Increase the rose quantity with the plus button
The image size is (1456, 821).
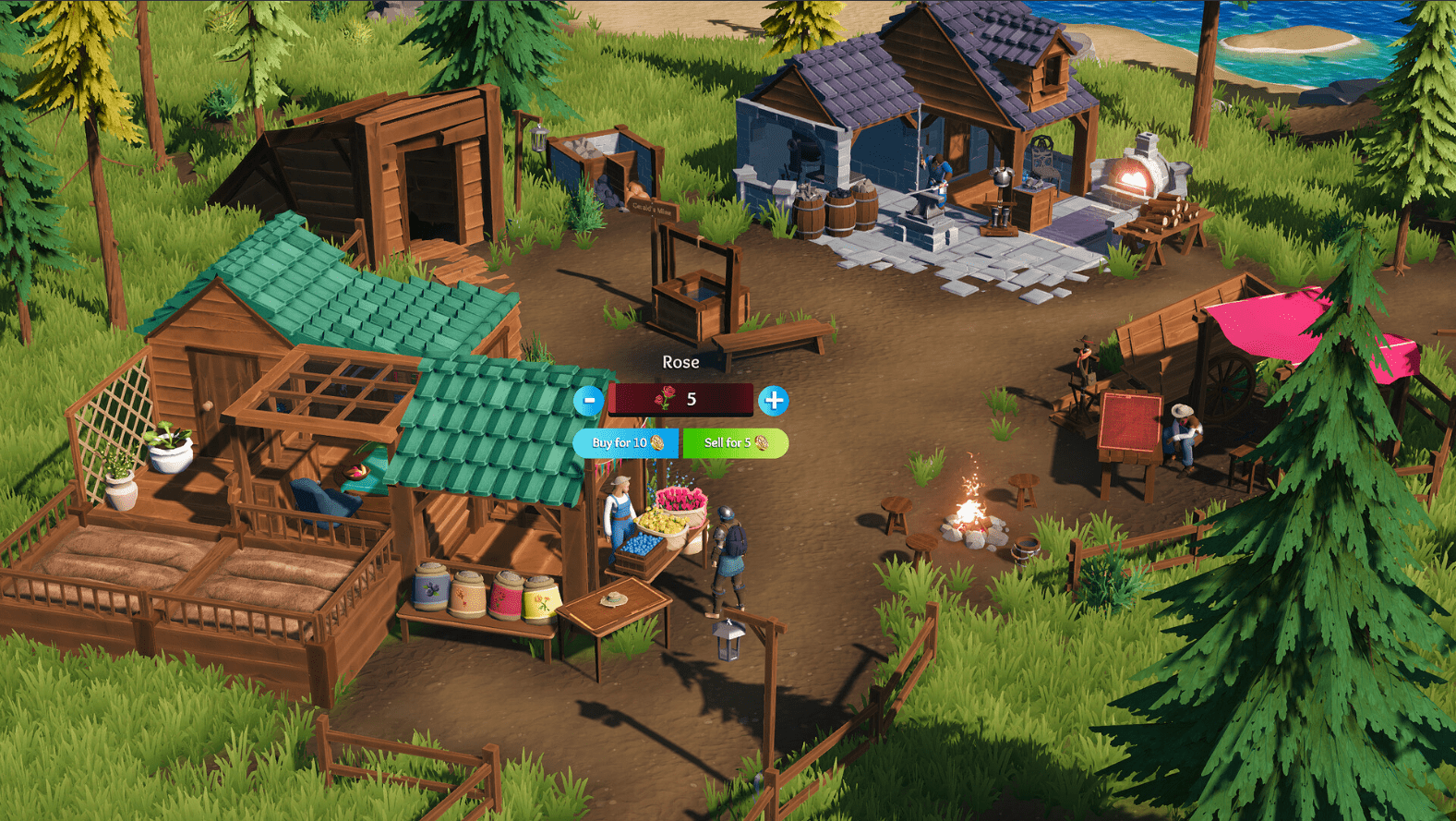point(774,401)
